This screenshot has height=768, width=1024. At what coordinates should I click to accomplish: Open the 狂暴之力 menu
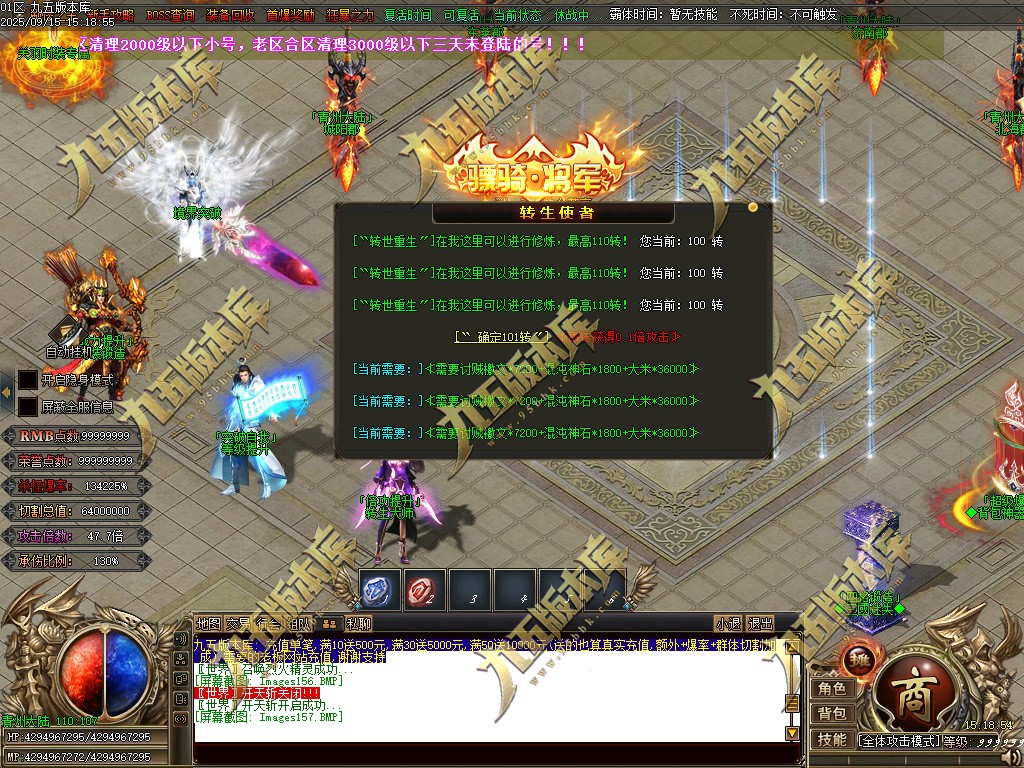[x=350, y=16]
